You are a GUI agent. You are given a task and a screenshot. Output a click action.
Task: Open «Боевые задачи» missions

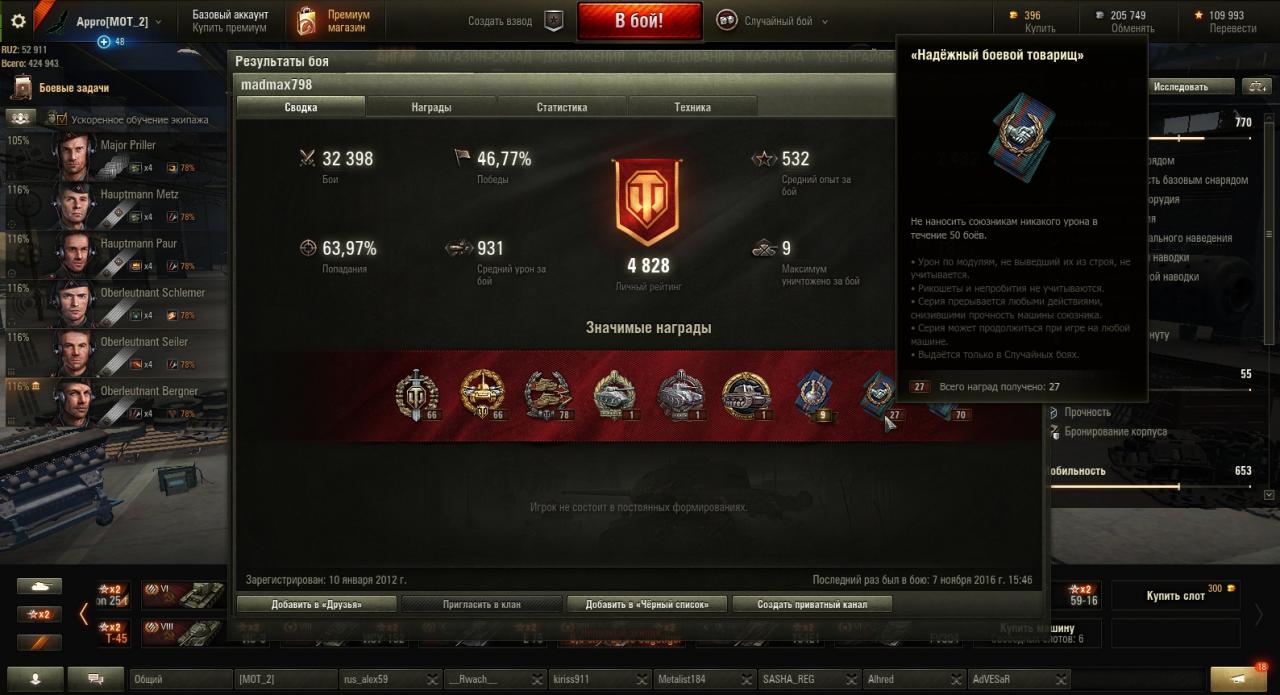pyautogui.click(x=73, y=88)
